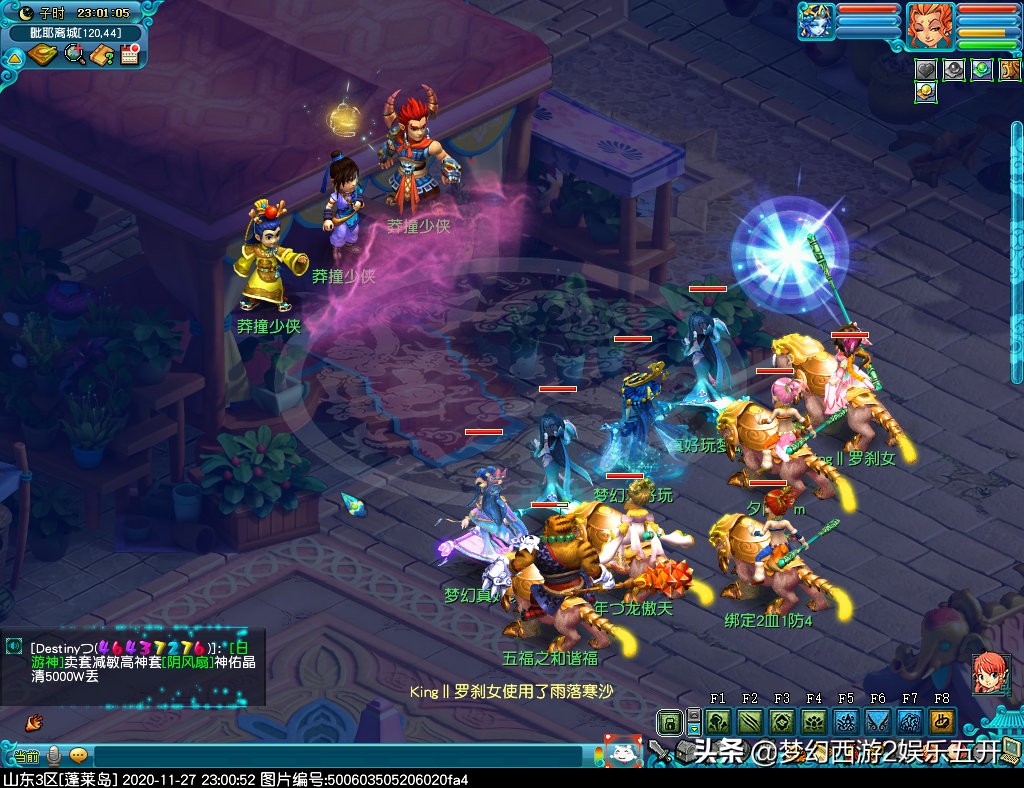This screenshot has width=1024, height=788.
Task: Open the calendar activity icon
Action: pyautogui.click(x=128, y=54)
